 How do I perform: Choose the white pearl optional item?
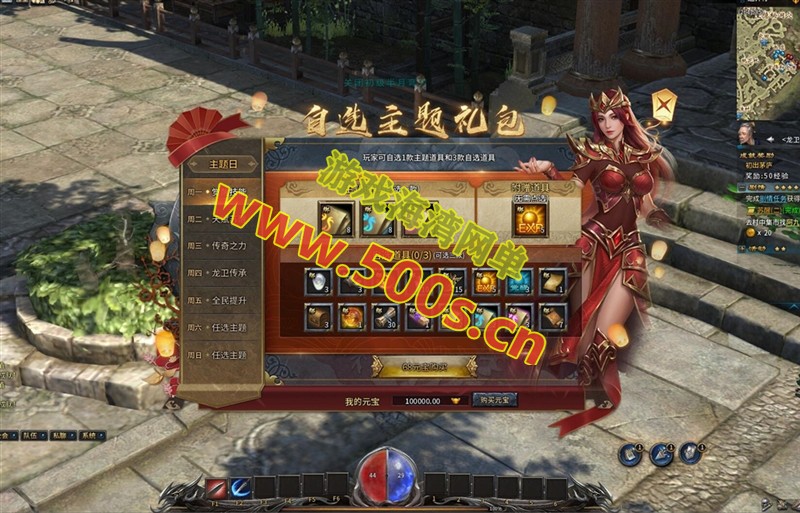(x=318, y=282)
